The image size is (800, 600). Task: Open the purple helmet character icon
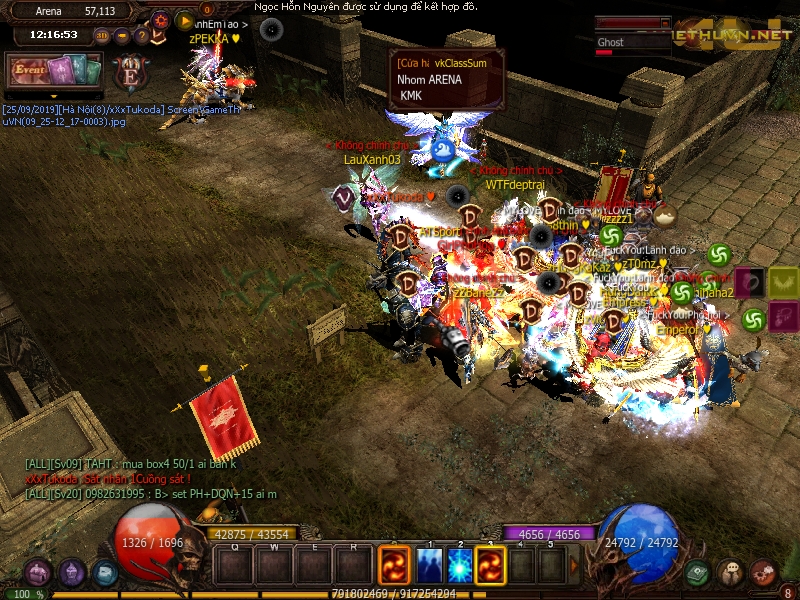(72, 573)
